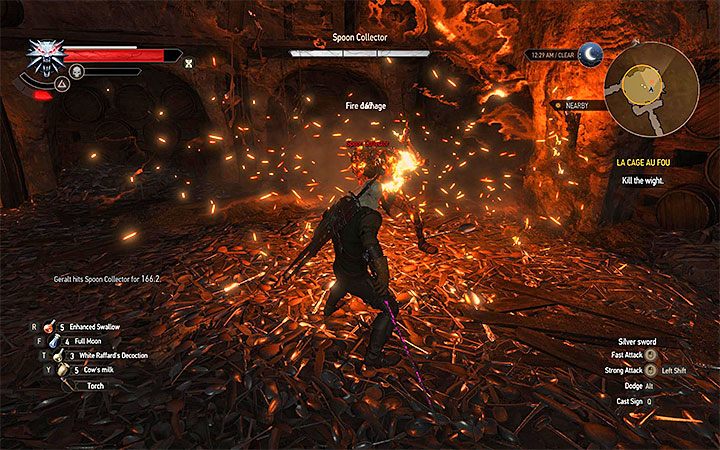Select the Cow's milk consumable slot
Image resolution: width=720 pixels, height=450 pixels.
(91, 369)
